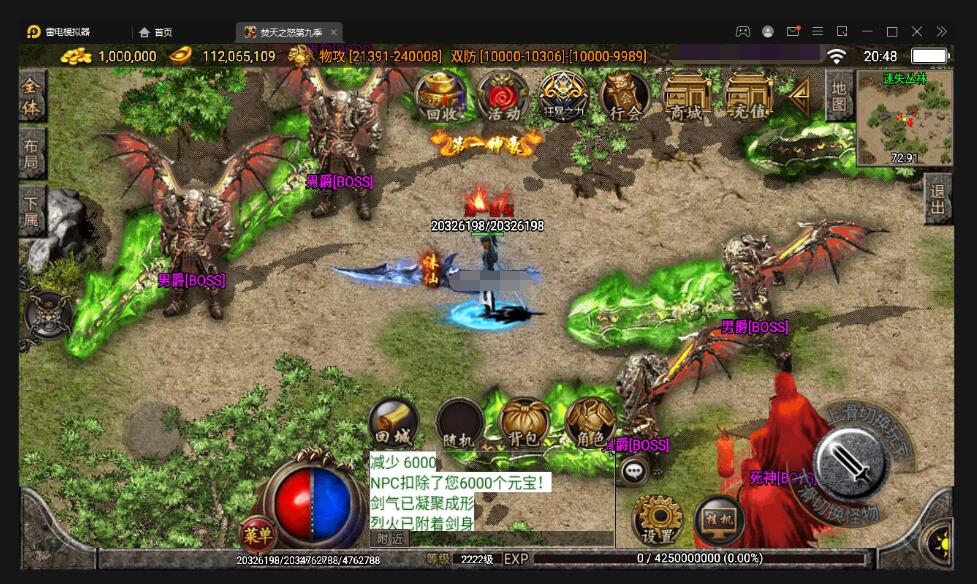Open the 充值 recharge page
The width and height of the screenshot is (977, 584).
tap(749, 97)
